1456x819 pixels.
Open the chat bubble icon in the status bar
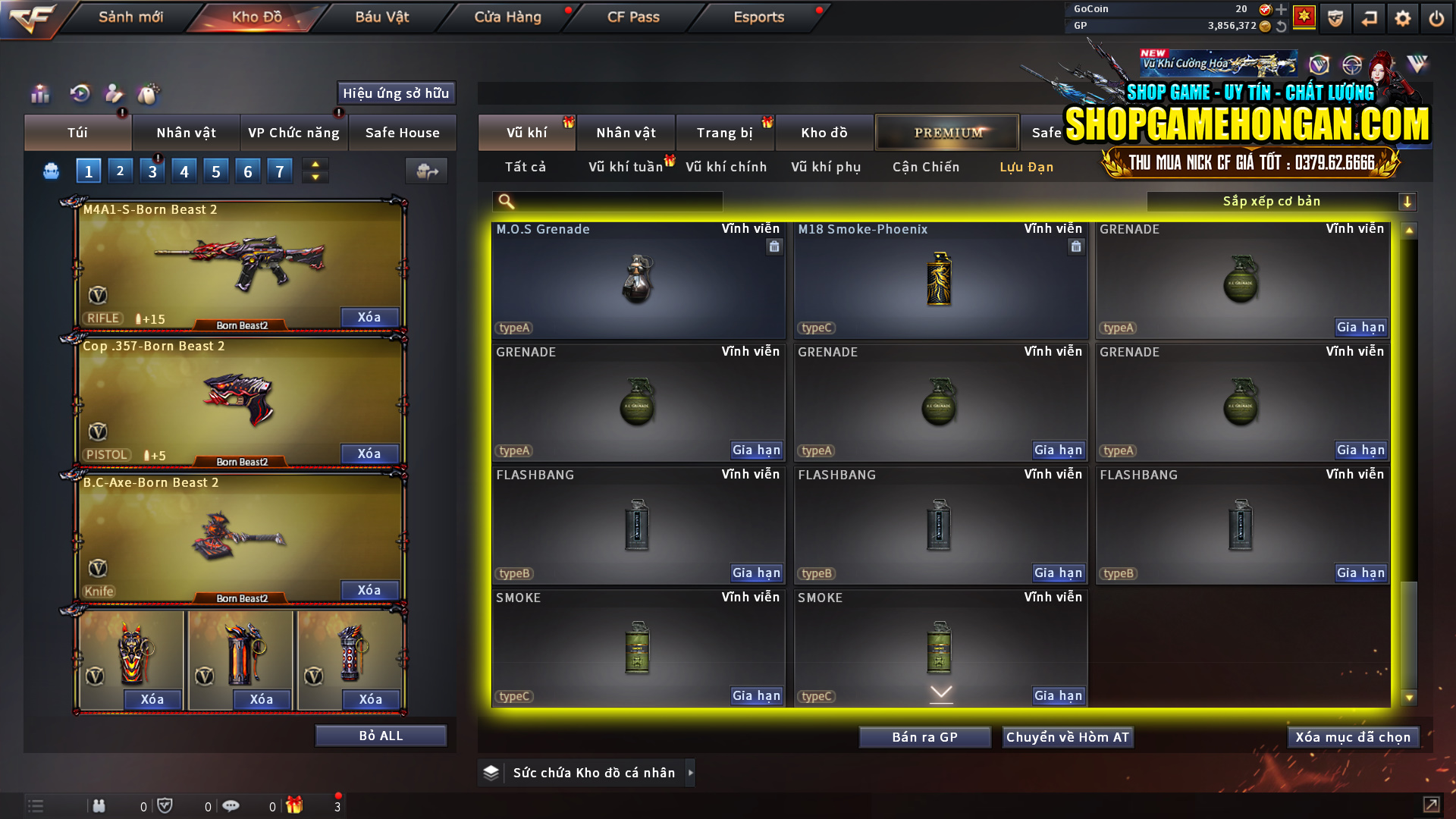[x=231, y=805]
